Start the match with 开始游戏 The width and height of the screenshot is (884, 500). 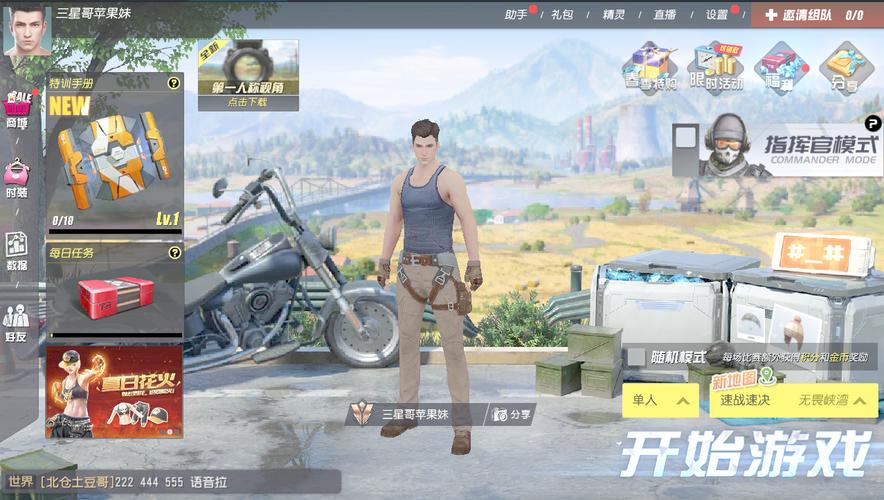click(x=744, y=457)
